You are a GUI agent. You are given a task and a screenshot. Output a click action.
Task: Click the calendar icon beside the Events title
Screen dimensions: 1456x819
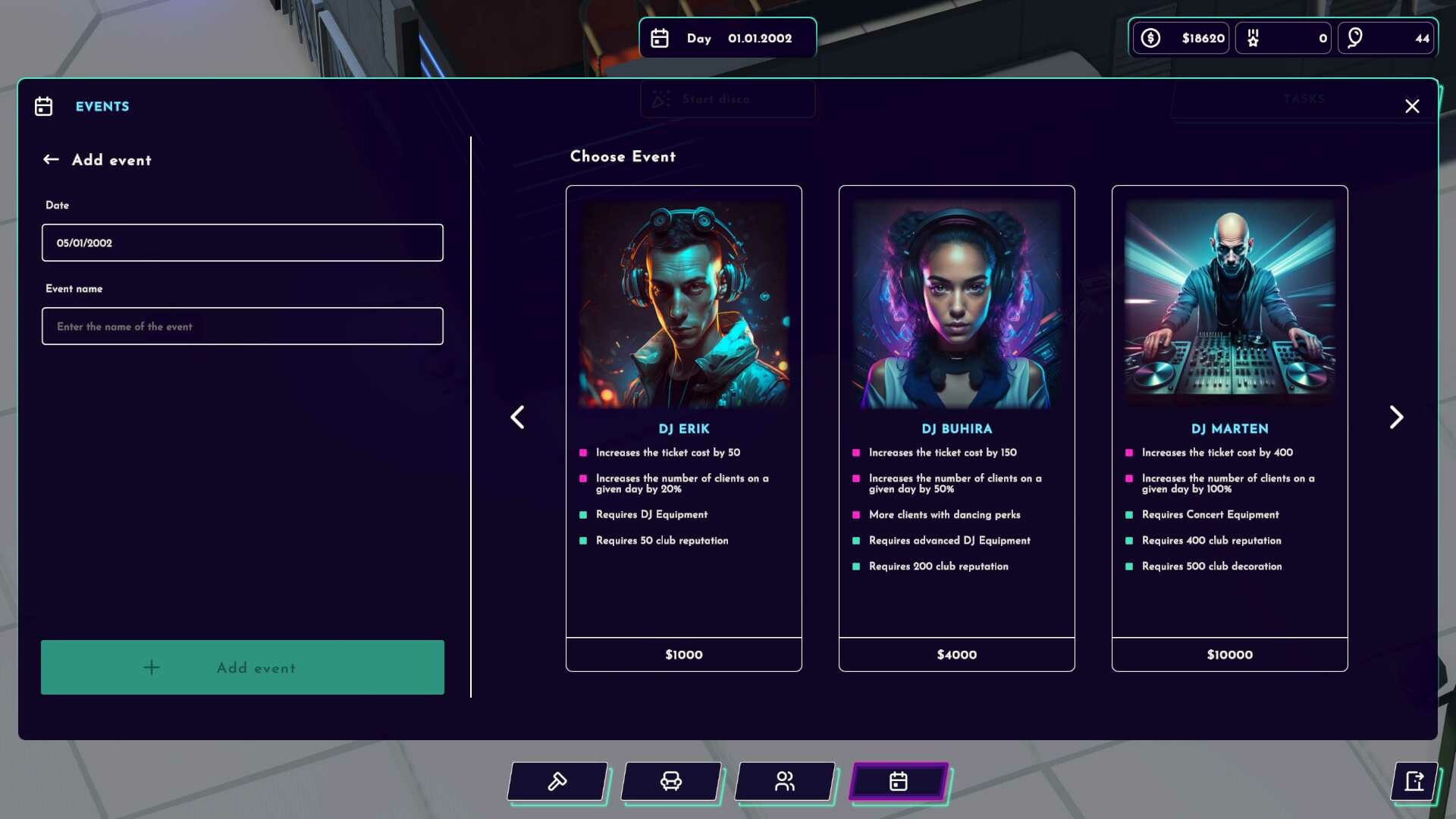click(x=44, y=106)
